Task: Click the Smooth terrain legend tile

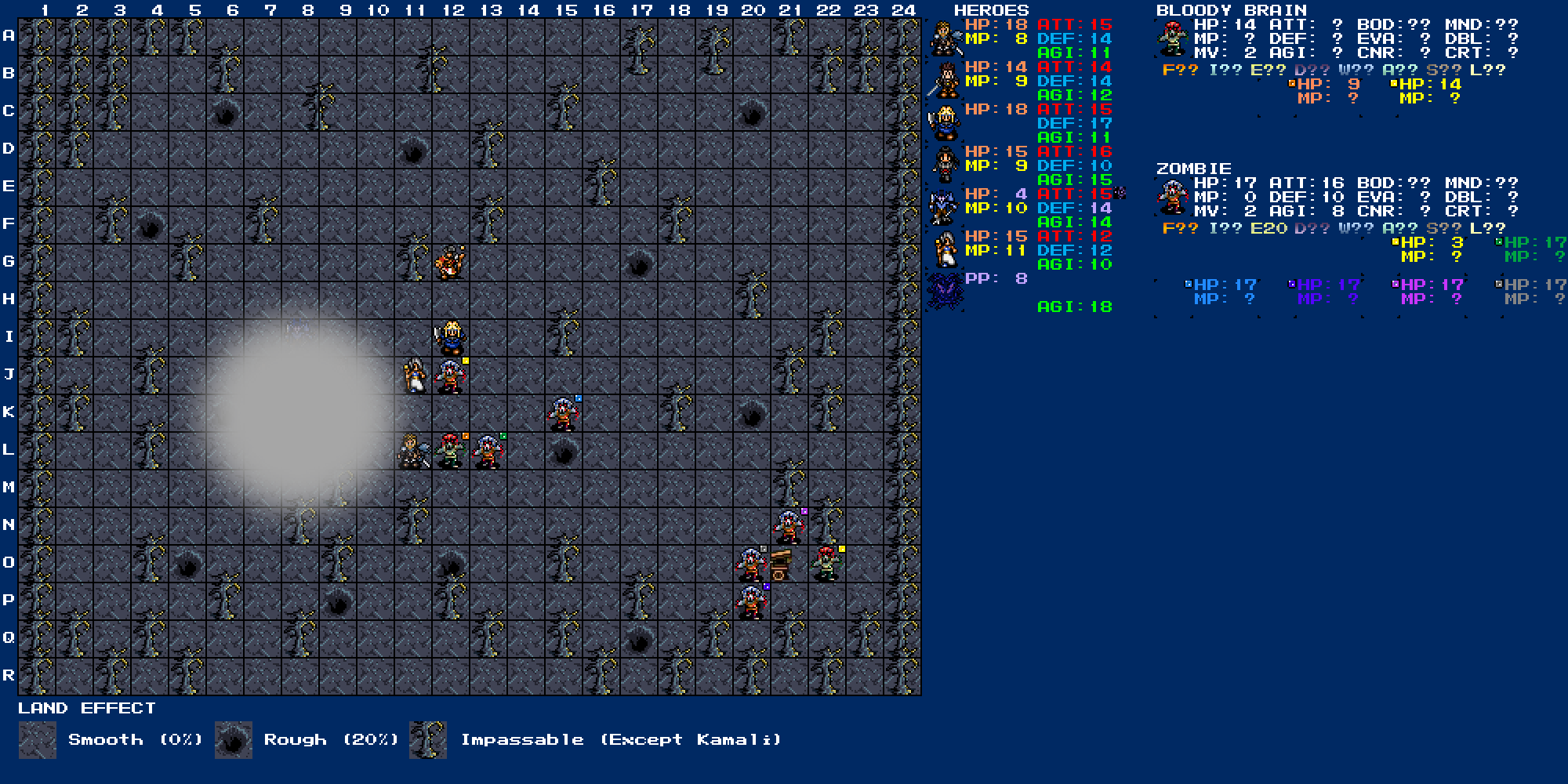Action: (38, 740)
